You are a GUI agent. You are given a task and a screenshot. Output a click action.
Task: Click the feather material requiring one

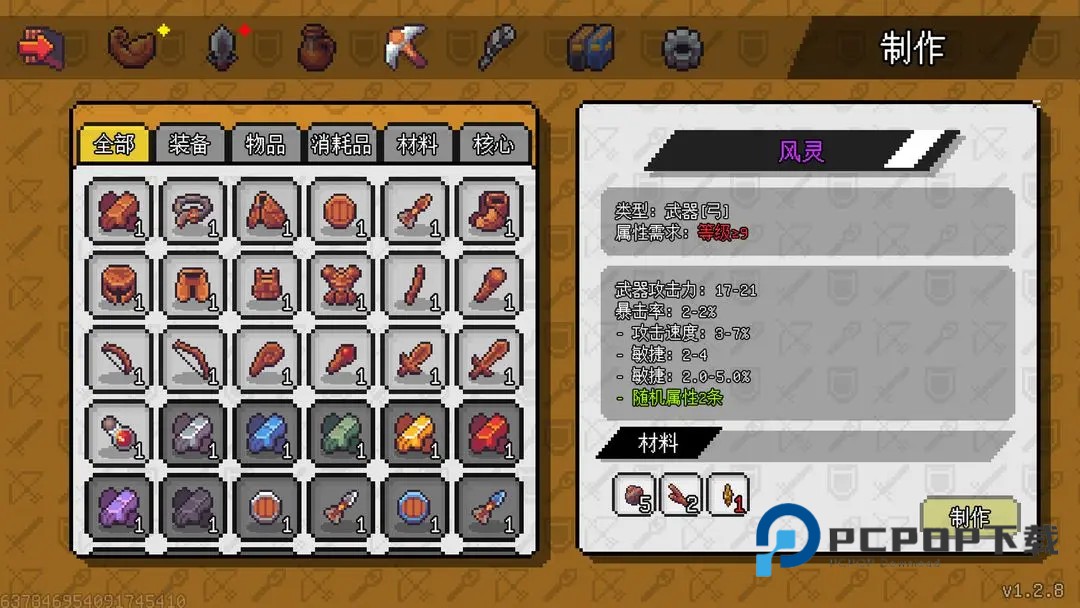[x=728, y=494]
